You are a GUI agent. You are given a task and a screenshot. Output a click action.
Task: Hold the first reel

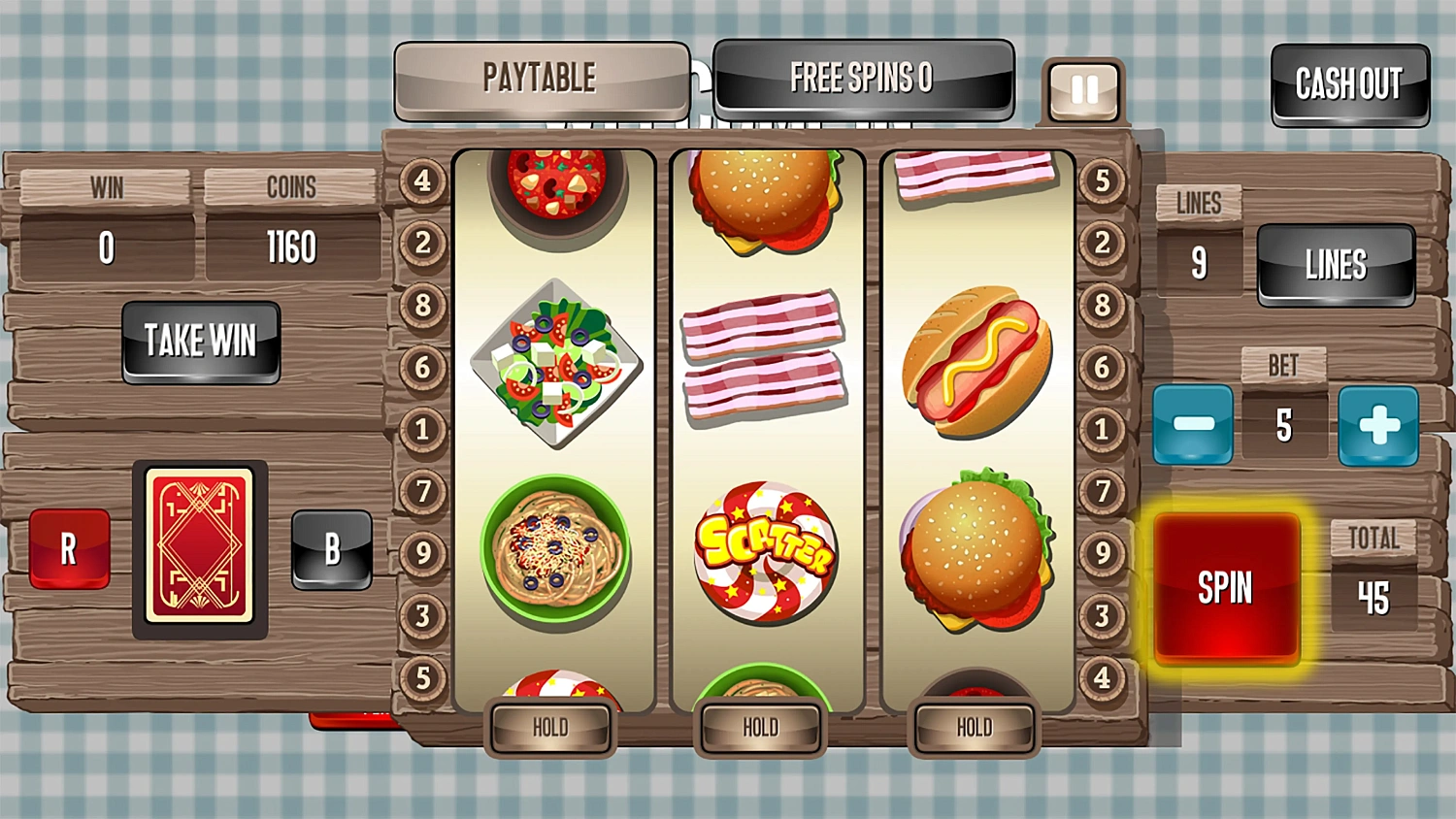550,727
